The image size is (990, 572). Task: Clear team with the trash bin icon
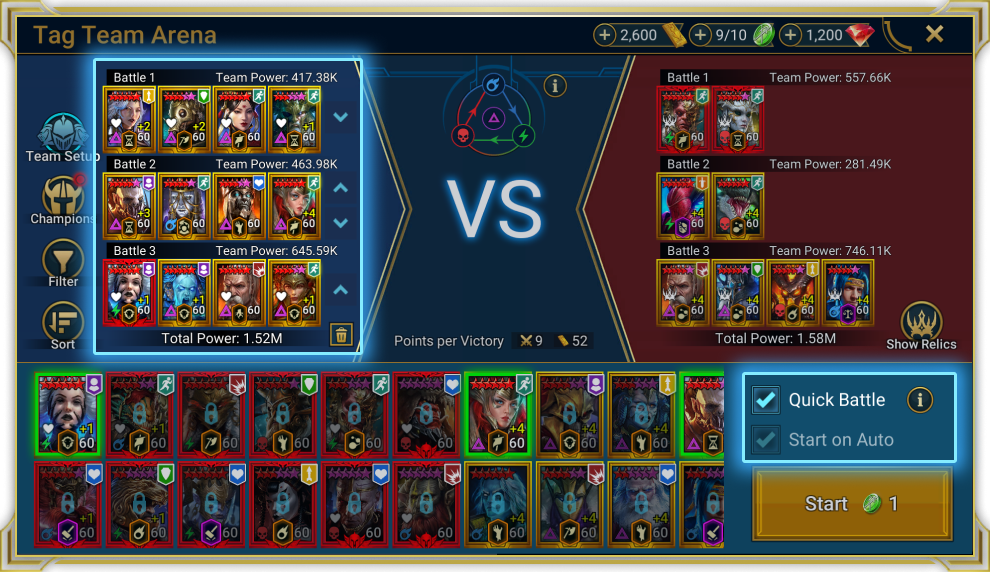point(341,335)
